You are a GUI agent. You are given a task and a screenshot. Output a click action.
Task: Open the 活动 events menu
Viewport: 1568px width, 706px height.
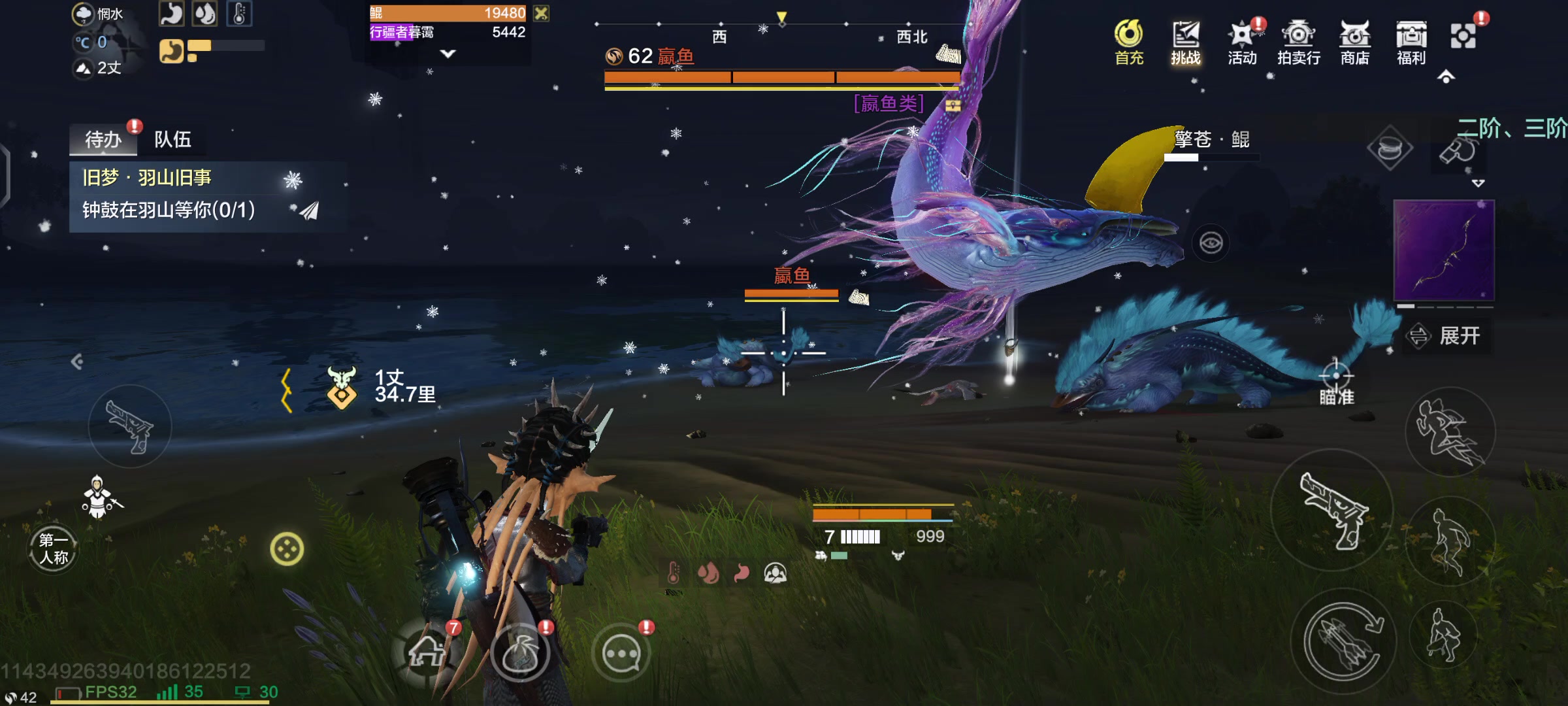1241,41
